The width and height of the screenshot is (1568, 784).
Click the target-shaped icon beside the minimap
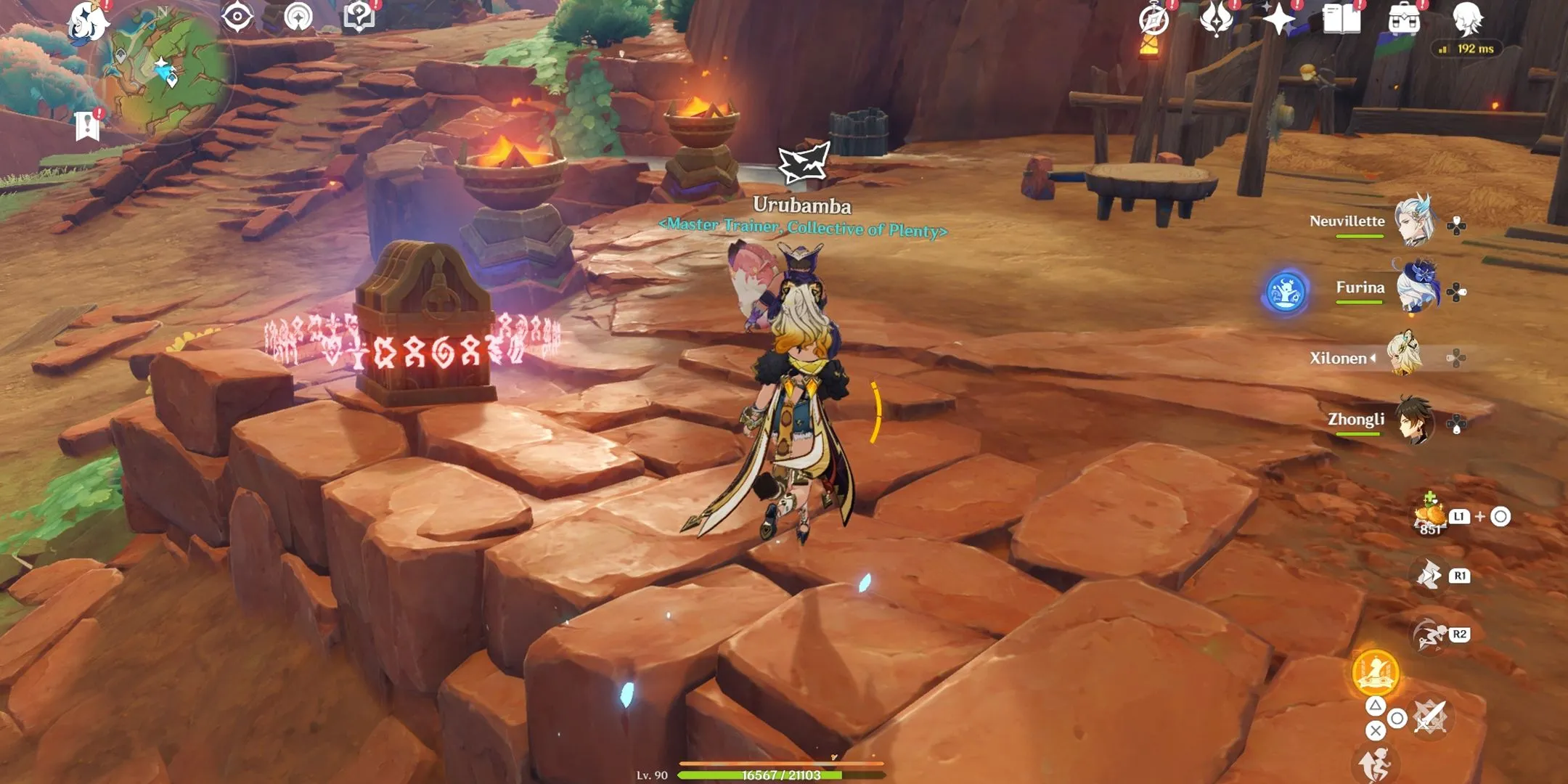click(237, 16)
